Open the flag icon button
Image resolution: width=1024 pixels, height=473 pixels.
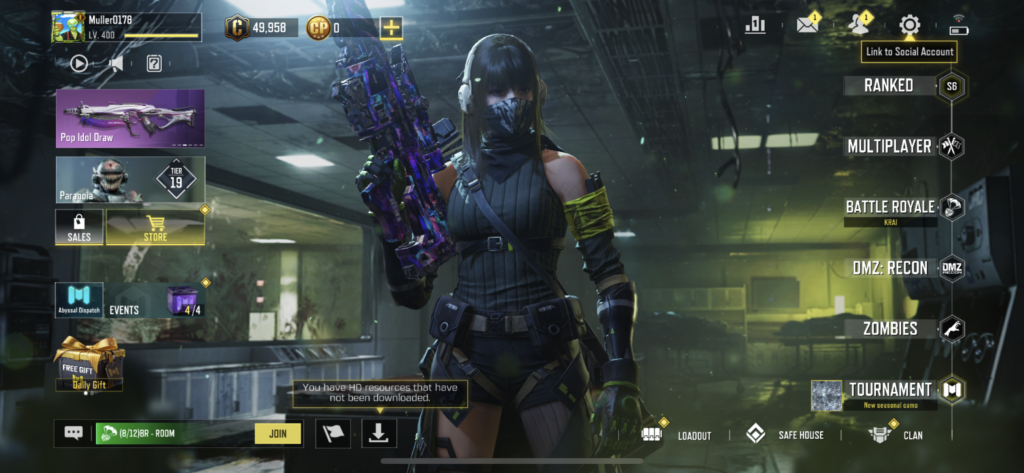[333, 433]
